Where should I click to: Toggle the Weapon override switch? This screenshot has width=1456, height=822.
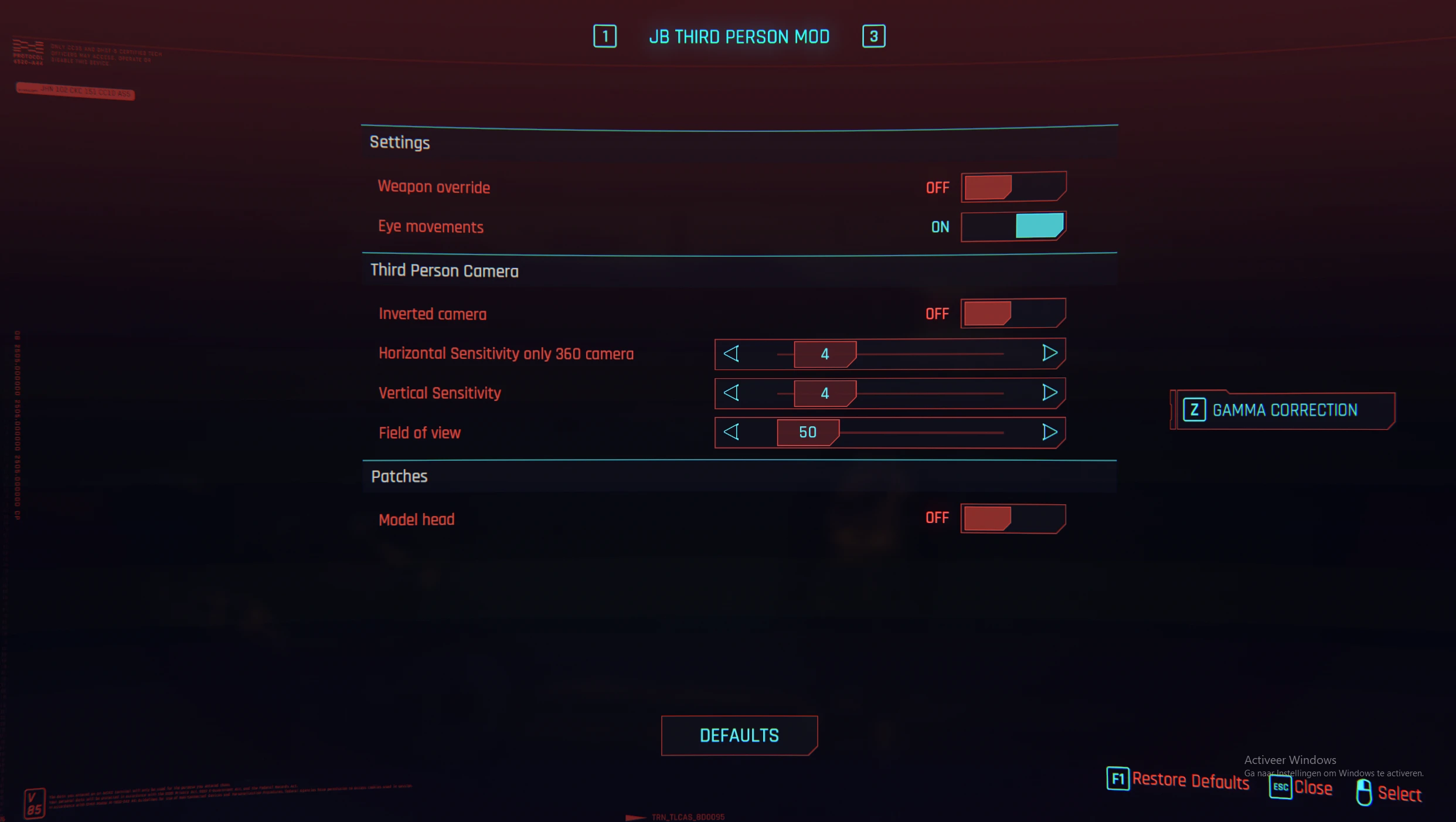click(1013, 187)
